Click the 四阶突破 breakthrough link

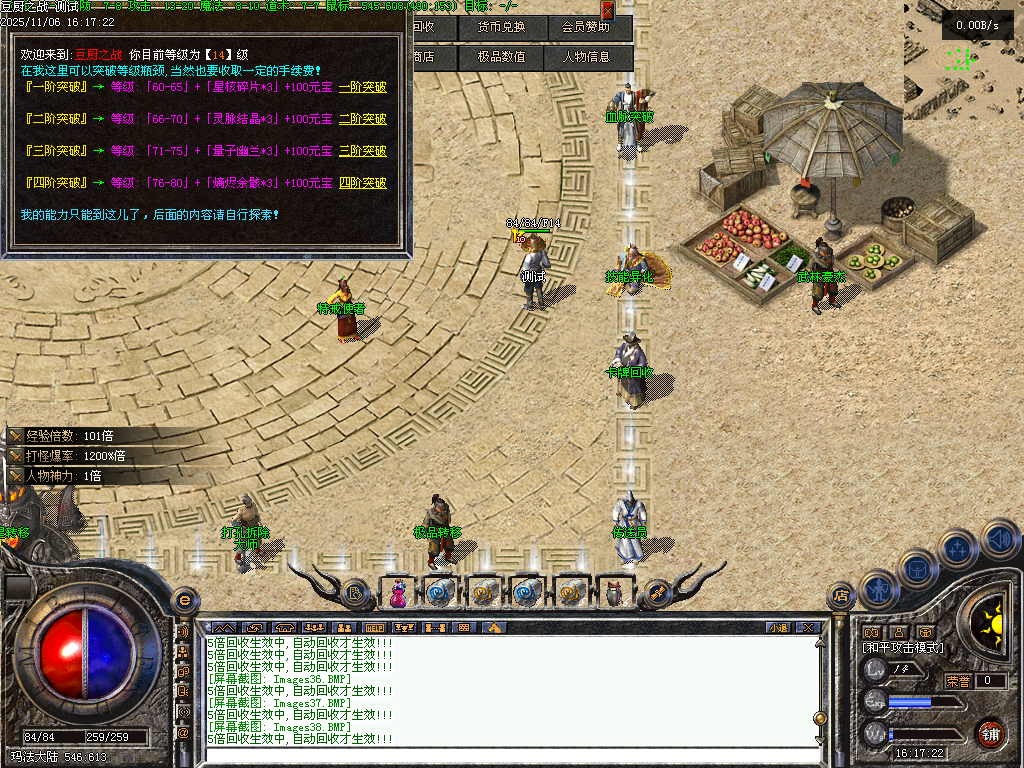[x=362, y=183]
